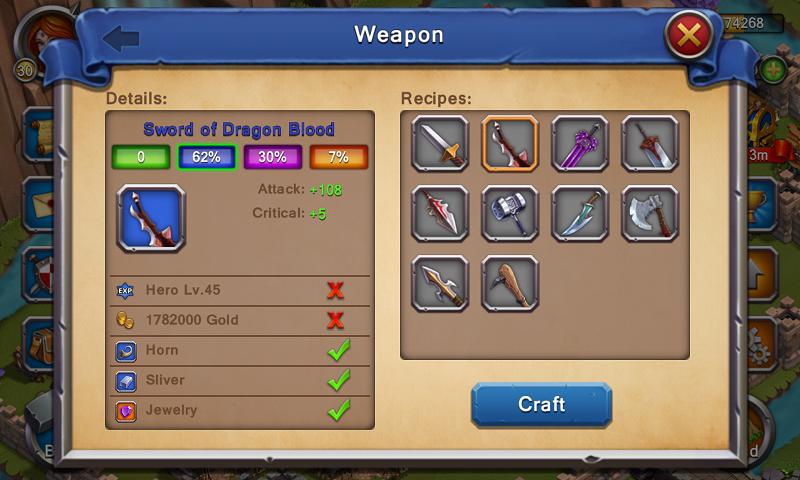The image size is (800, 480).
Task: Select the curved teal dagger recipe
Action: pos(580,213)
